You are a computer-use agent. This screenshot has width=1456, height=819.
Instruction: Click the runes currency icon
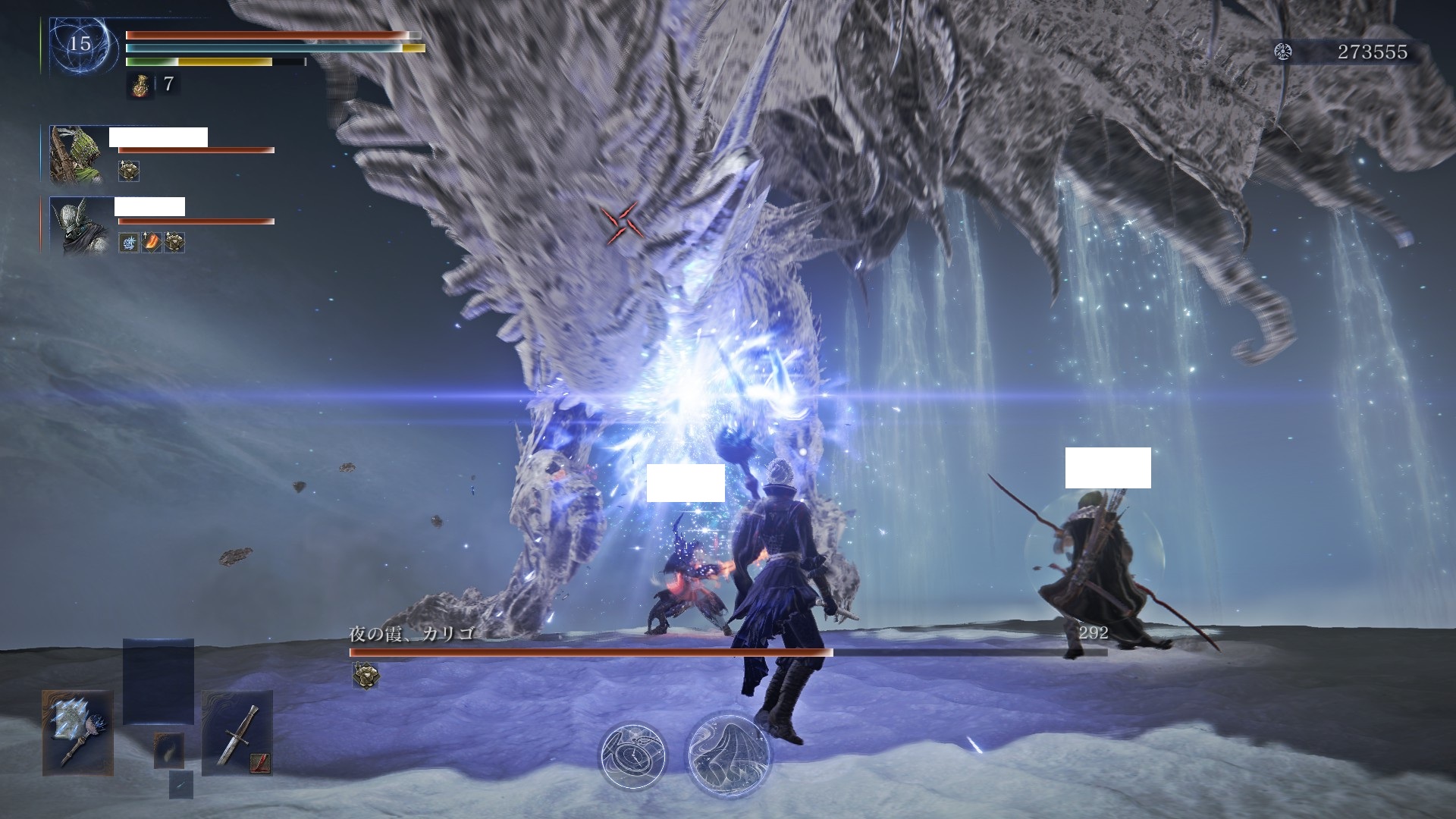coord(1283,52)
